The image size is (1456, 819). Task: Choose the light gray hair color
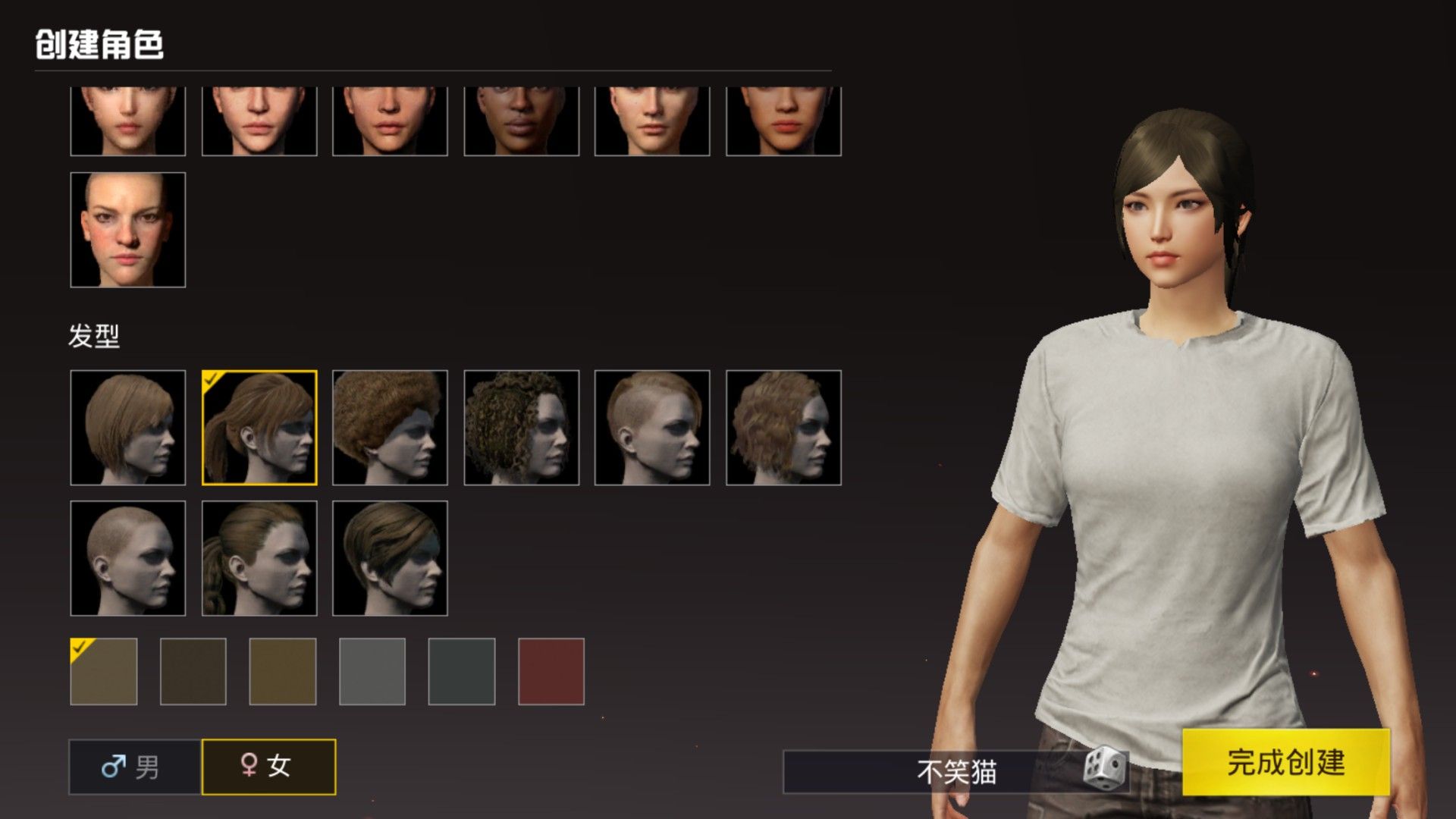pyautogui.click(x=372, y=671)
